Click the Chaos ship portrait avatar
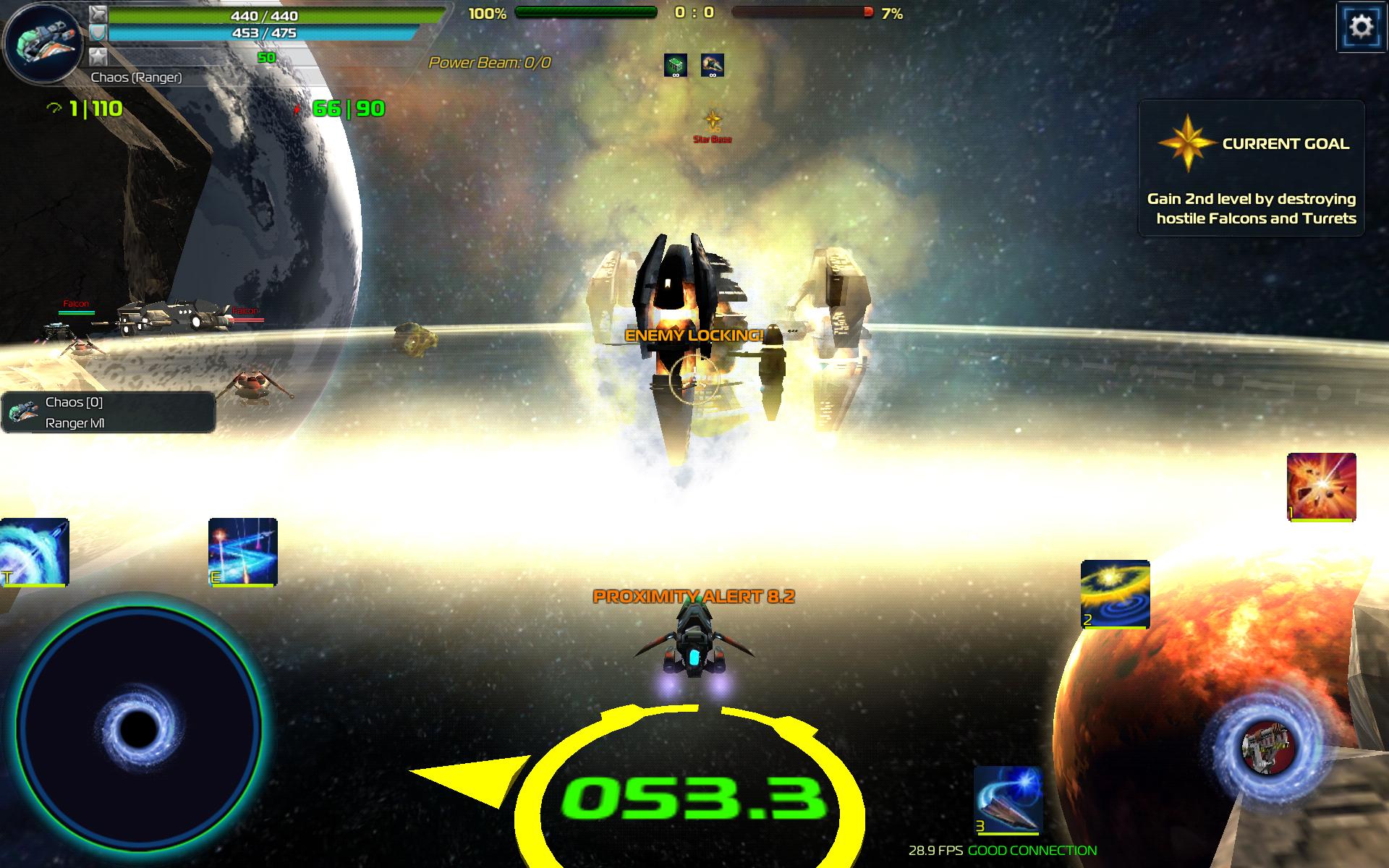This screenshot has width=1389, height=868. click(42, 43)
